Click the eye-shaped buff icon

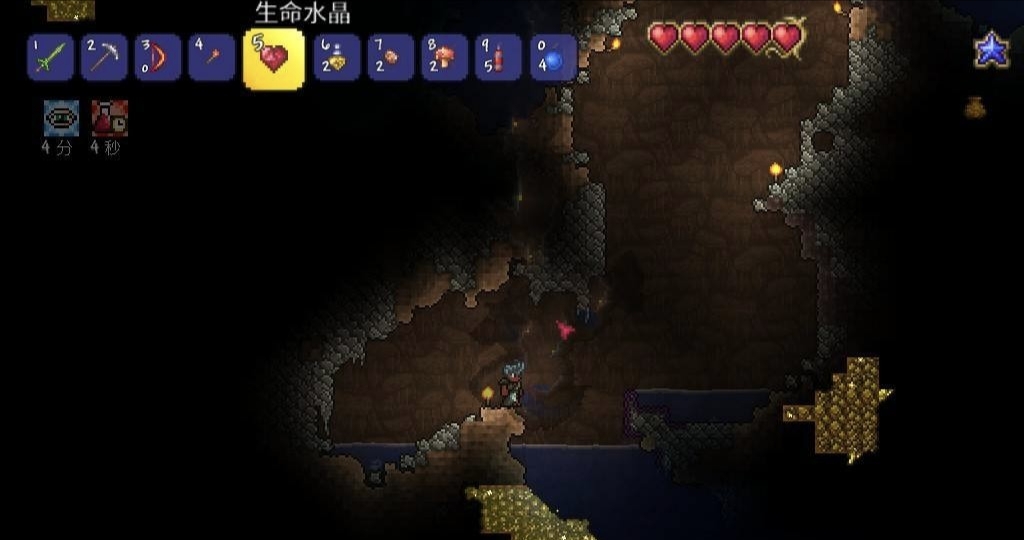pos(61,118)
